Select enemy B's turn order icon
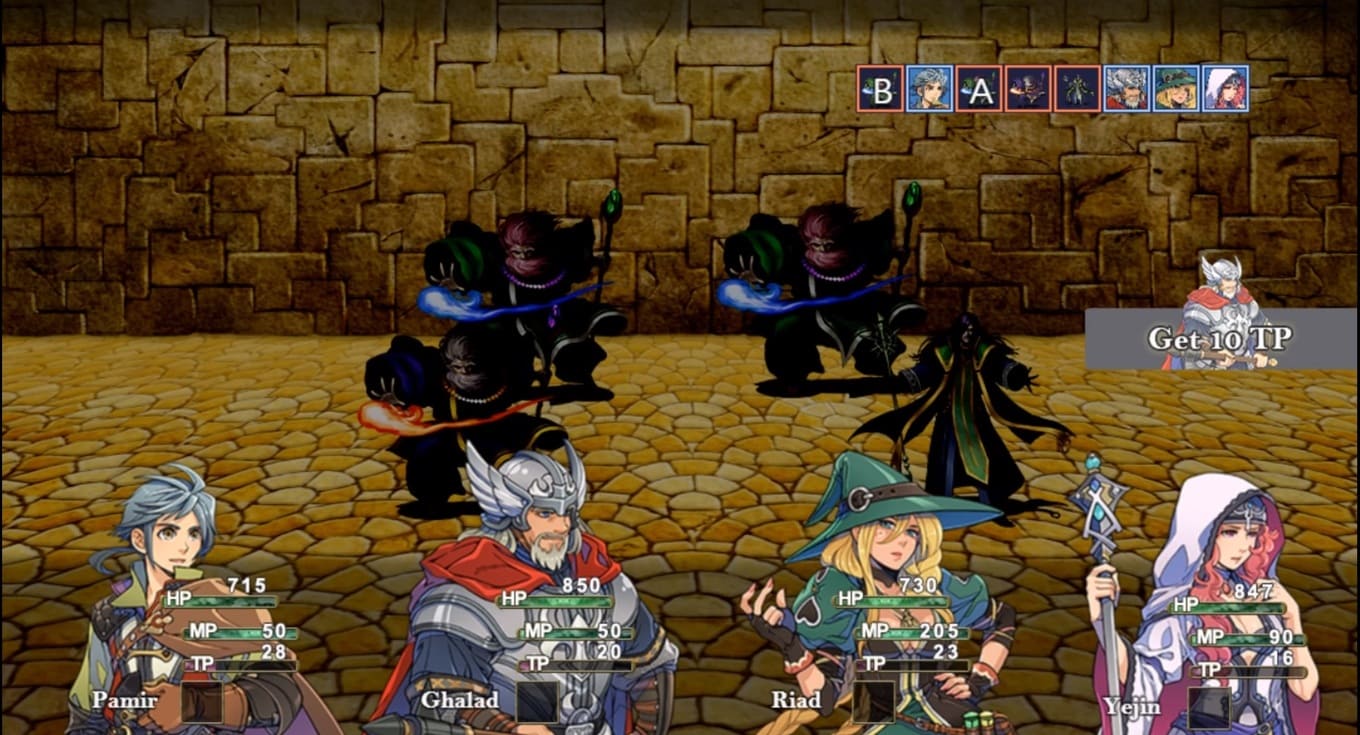 (x=880, y=89)
